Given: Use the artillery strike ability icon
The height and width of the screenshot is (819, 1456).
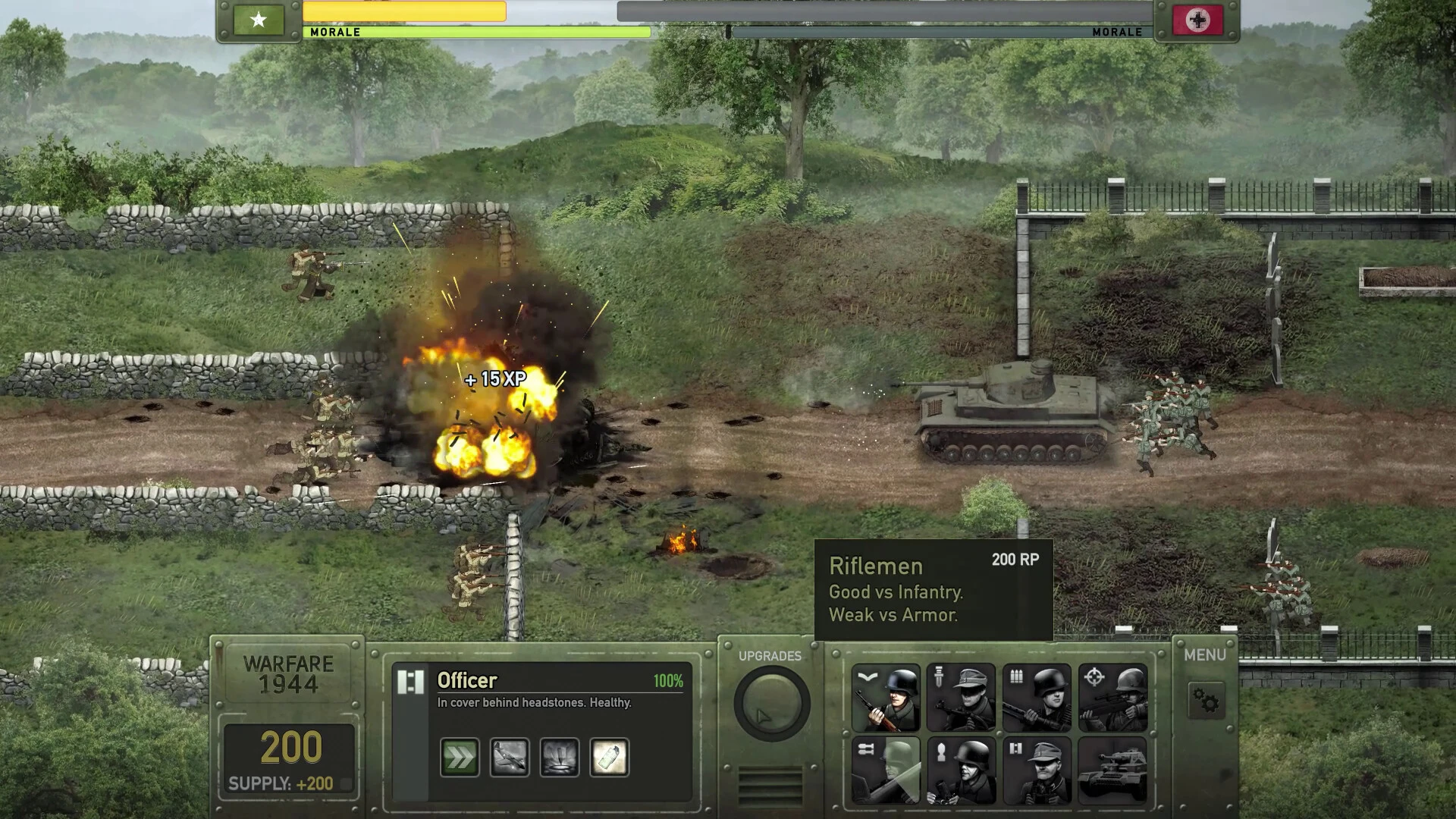Looking at the screenshot, I should [561, 757].
